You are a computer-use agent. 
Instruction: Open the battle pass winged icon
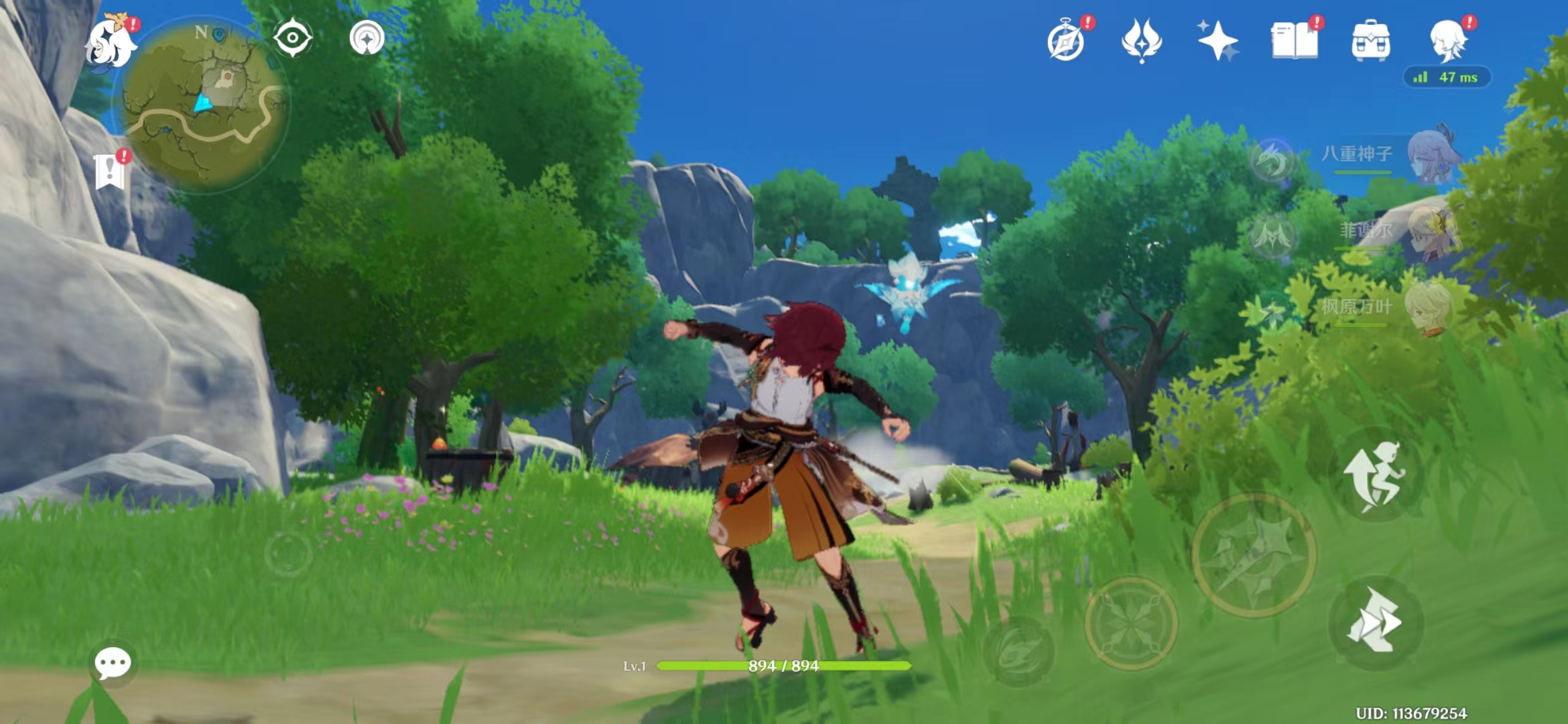tap(1142, 40)
